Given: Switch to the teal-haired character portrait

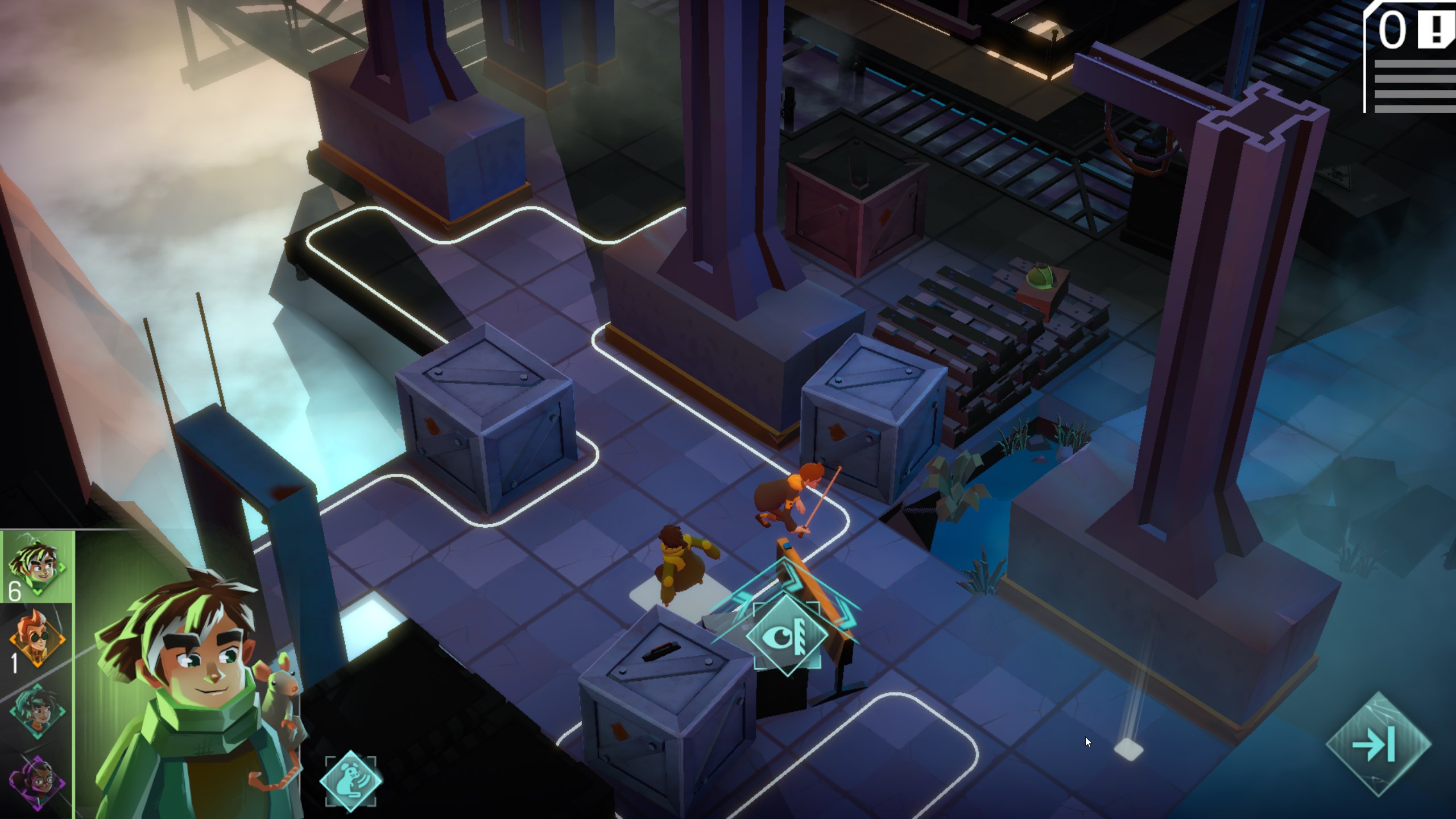Looking at the screenshot, I should coord(38,711).
